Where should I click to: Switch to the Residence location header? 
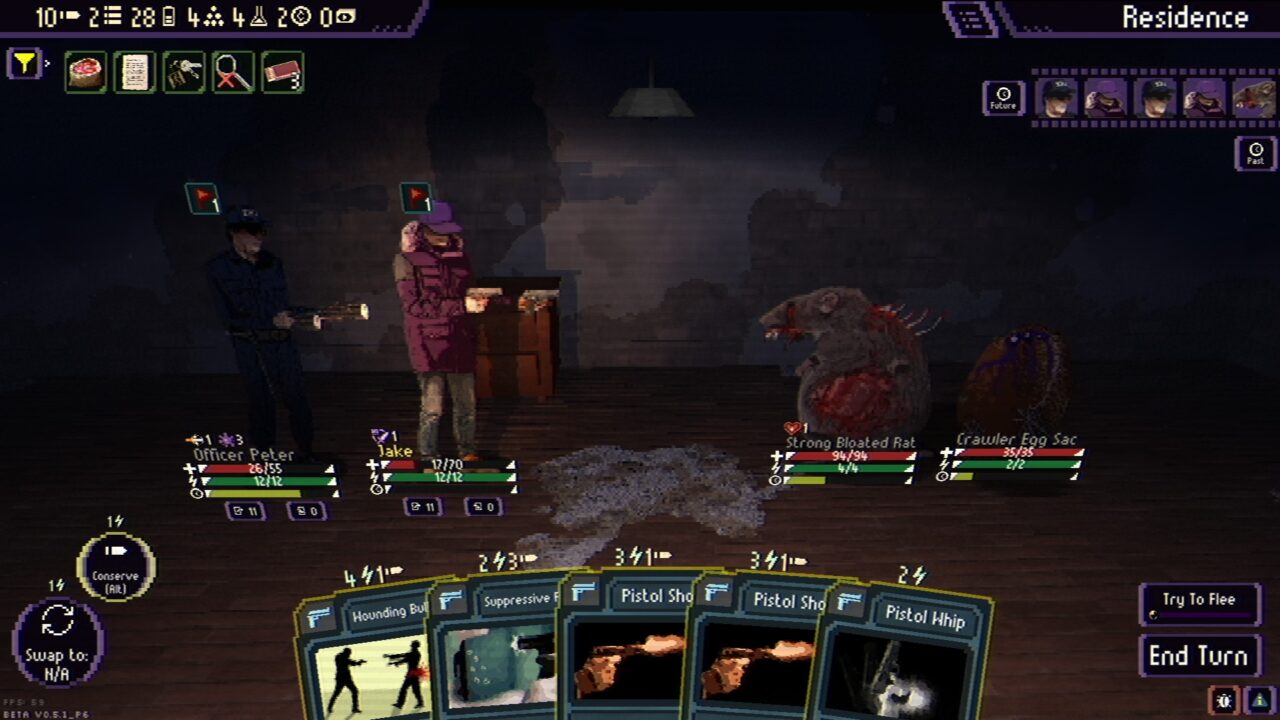[1186, 17]
